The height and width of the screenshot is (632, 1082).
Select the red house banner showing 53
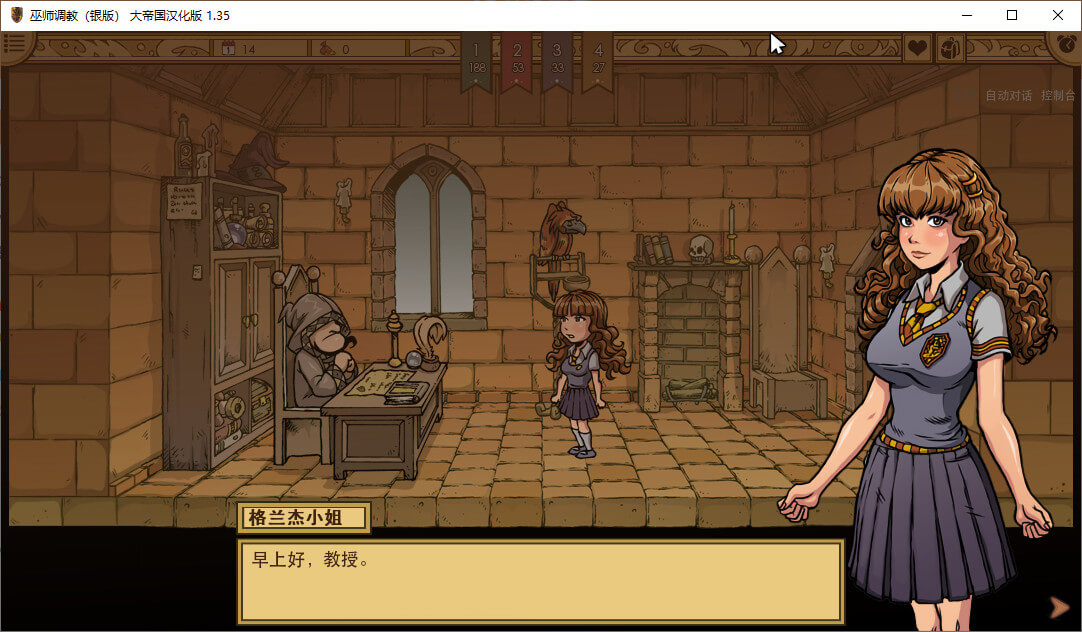coord(517,60)
